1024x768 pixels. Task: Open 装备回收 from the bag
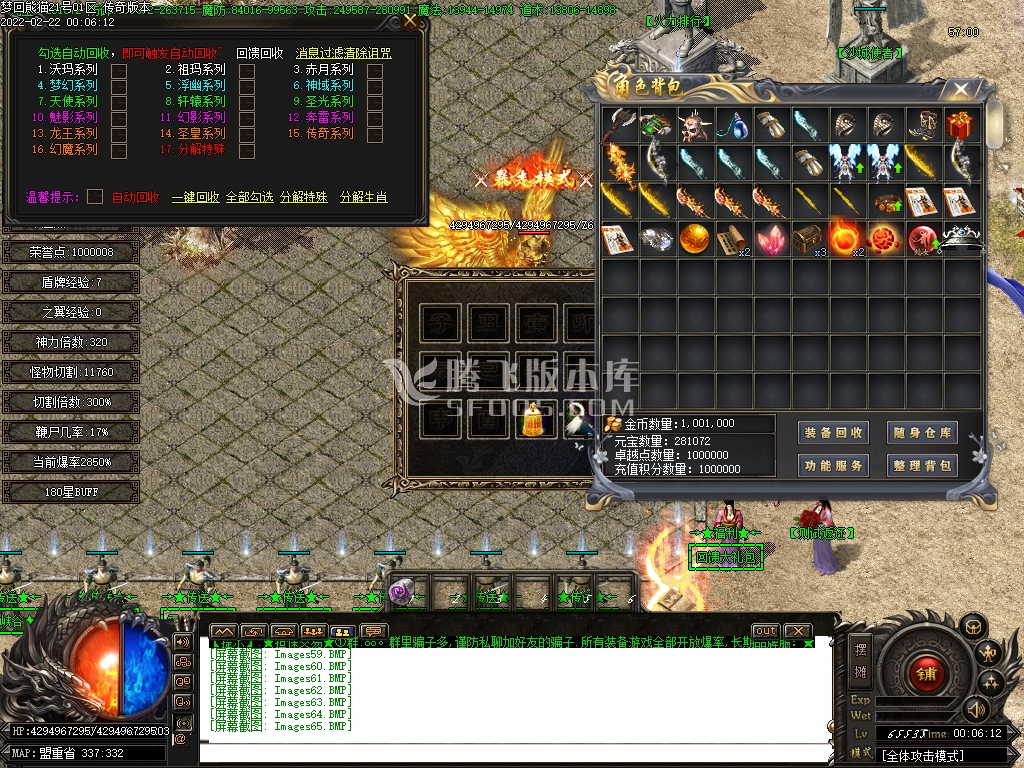834,433
